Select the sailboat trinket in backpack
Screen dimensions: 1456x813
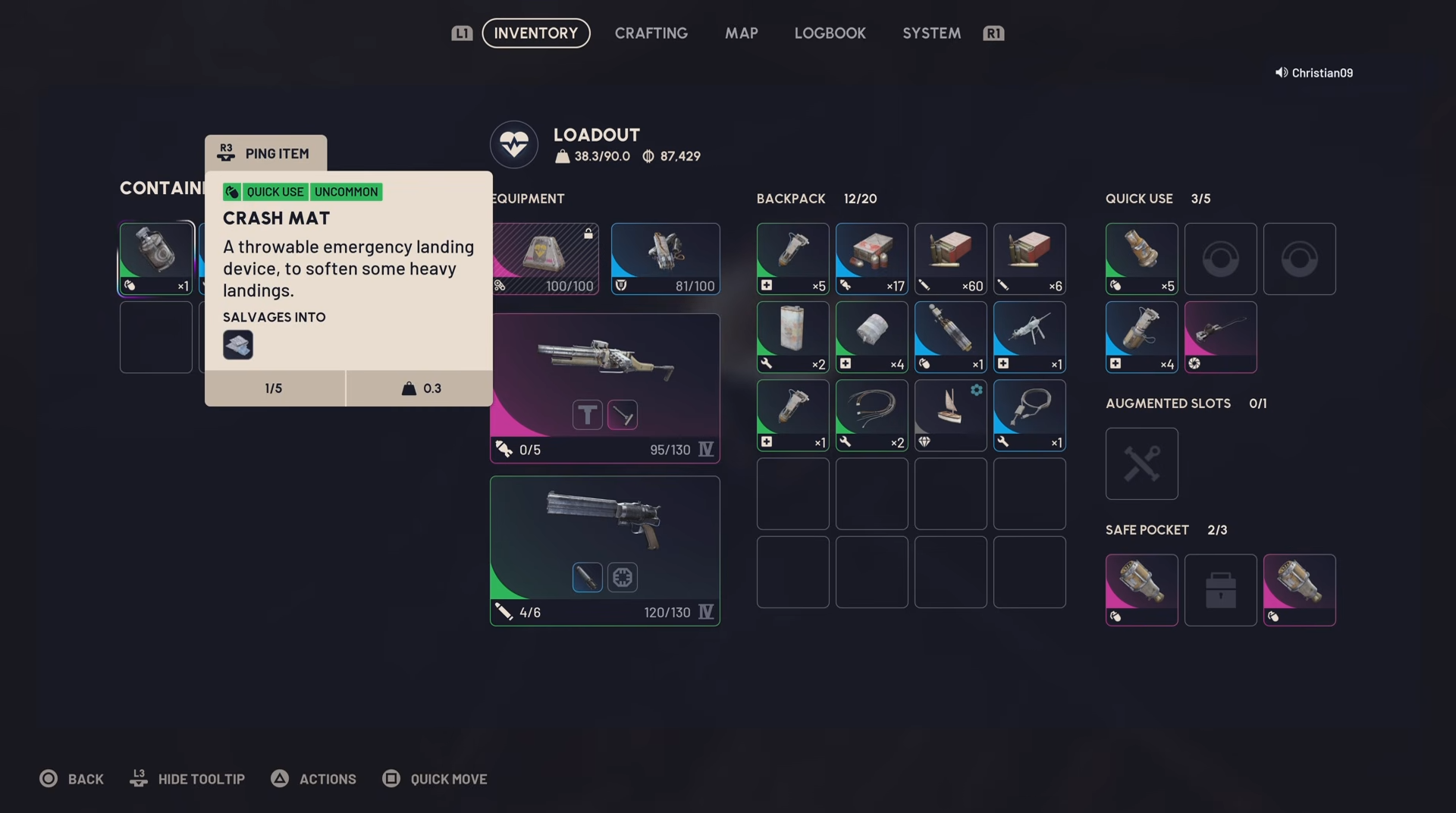click(950, 415)
